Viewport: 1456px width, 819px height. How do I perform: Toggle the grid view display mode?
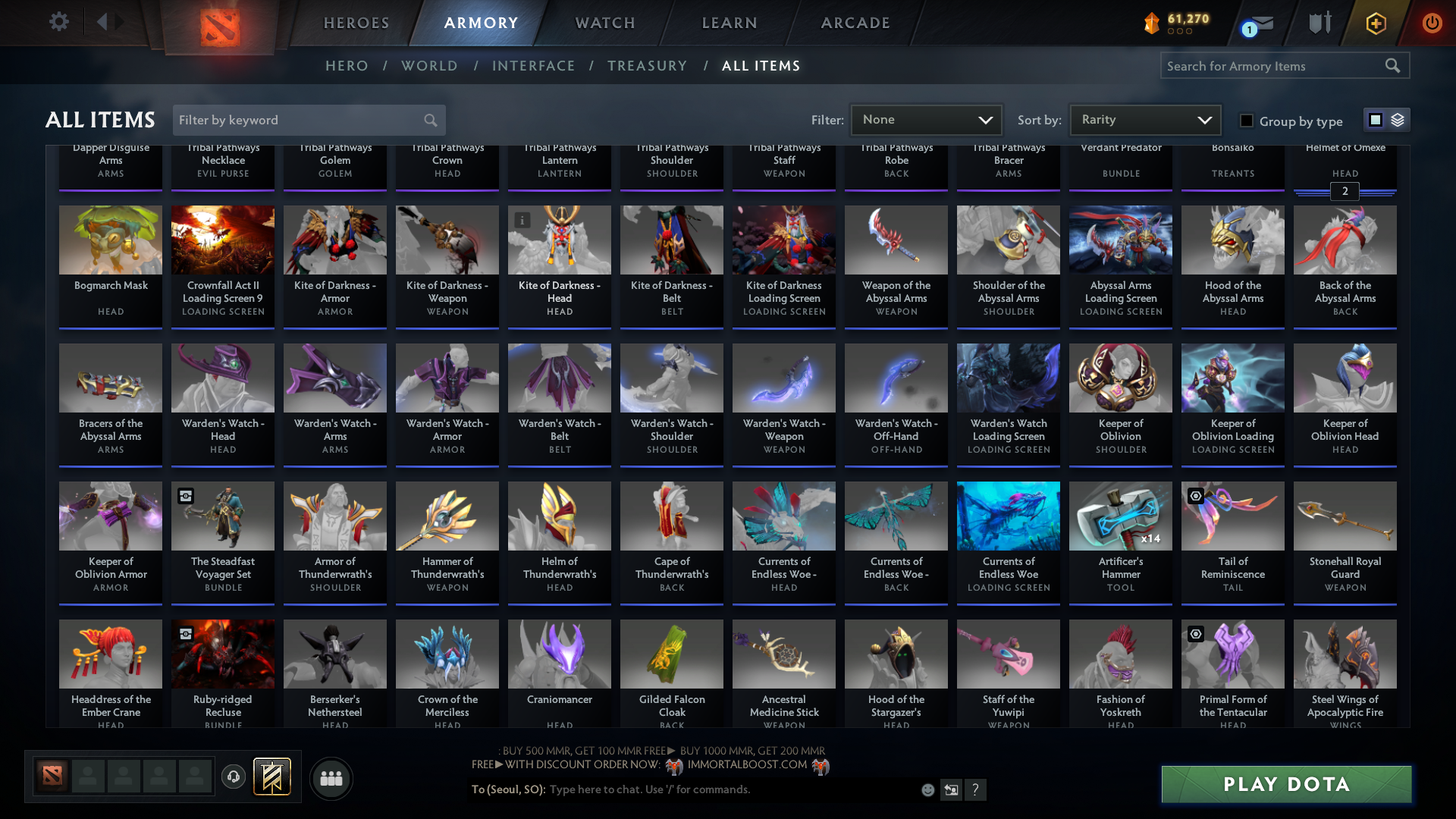tap(1376, 119)
